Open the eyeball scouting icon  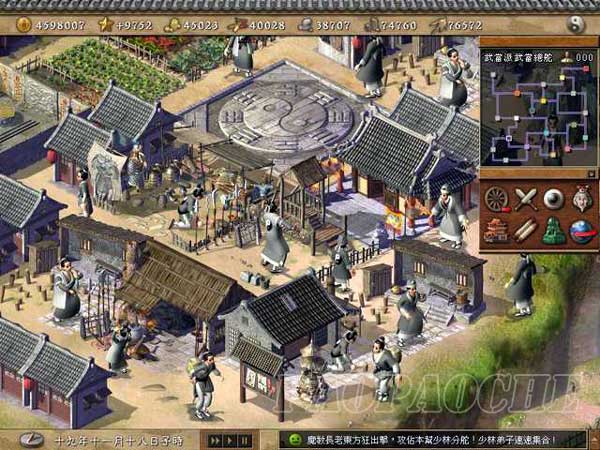click(x=554, y=199)
